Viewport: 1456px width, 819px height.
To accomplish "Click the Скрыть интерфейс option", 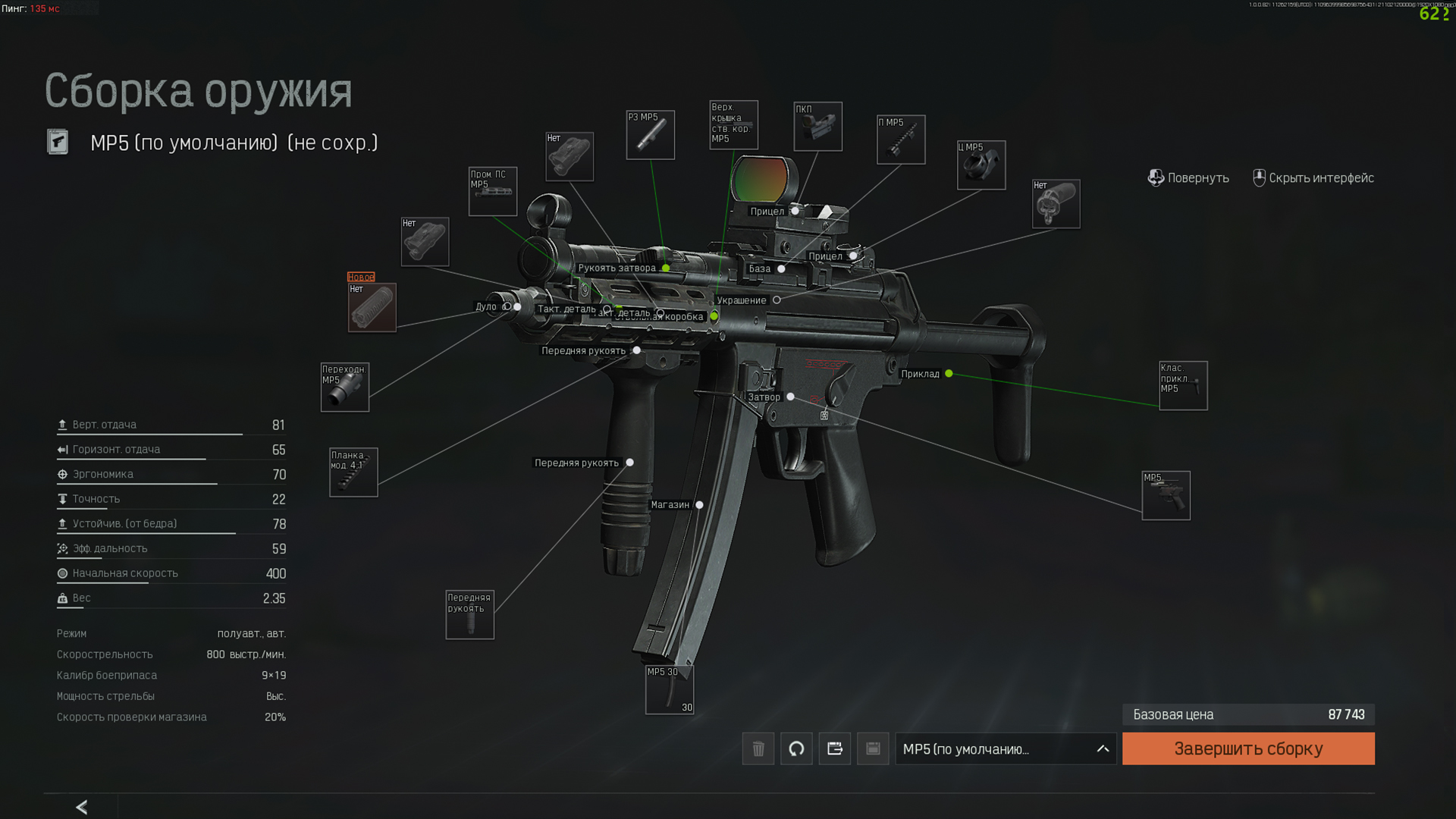I will point(1313,177).
